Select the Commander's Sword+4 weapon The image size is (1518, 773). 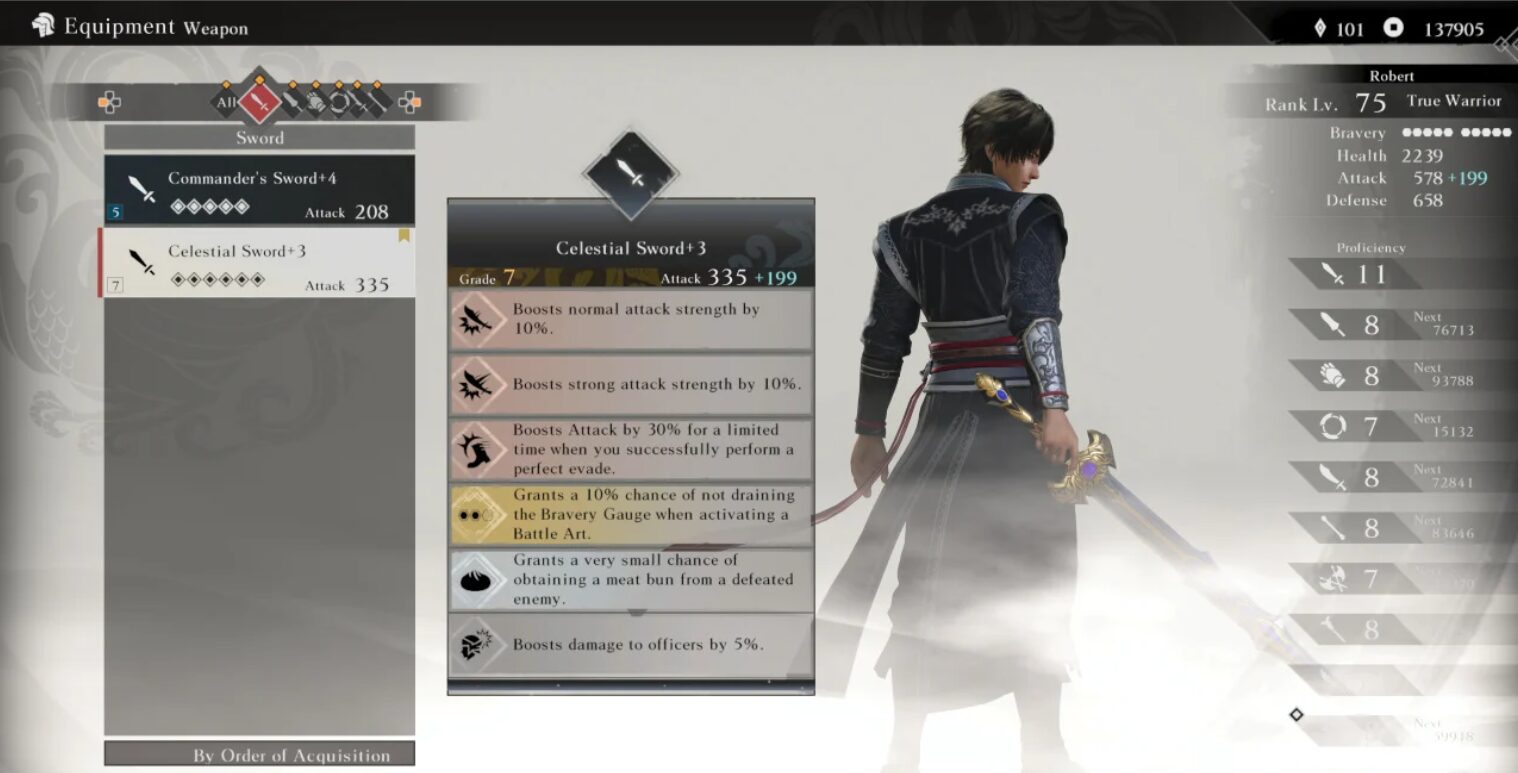coord(259,190)
